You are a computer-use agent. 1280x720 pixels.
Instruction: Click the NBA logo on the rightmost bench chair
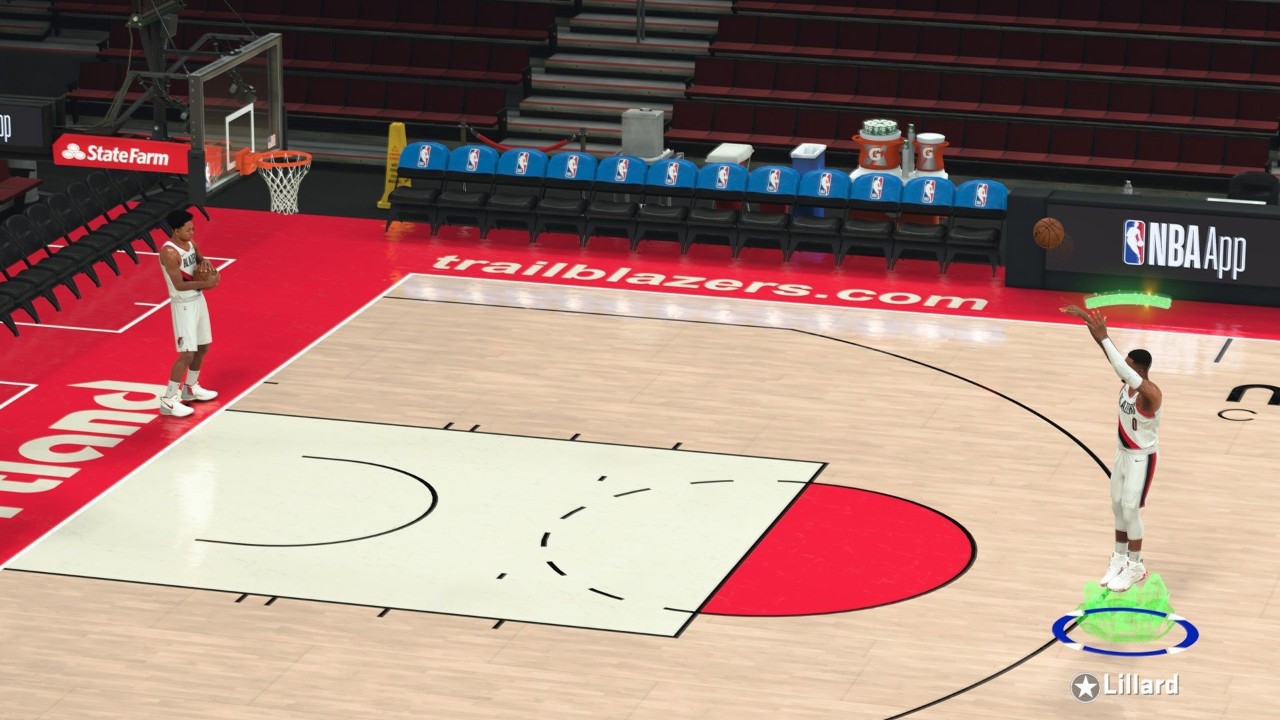click(x=980, y=195)
